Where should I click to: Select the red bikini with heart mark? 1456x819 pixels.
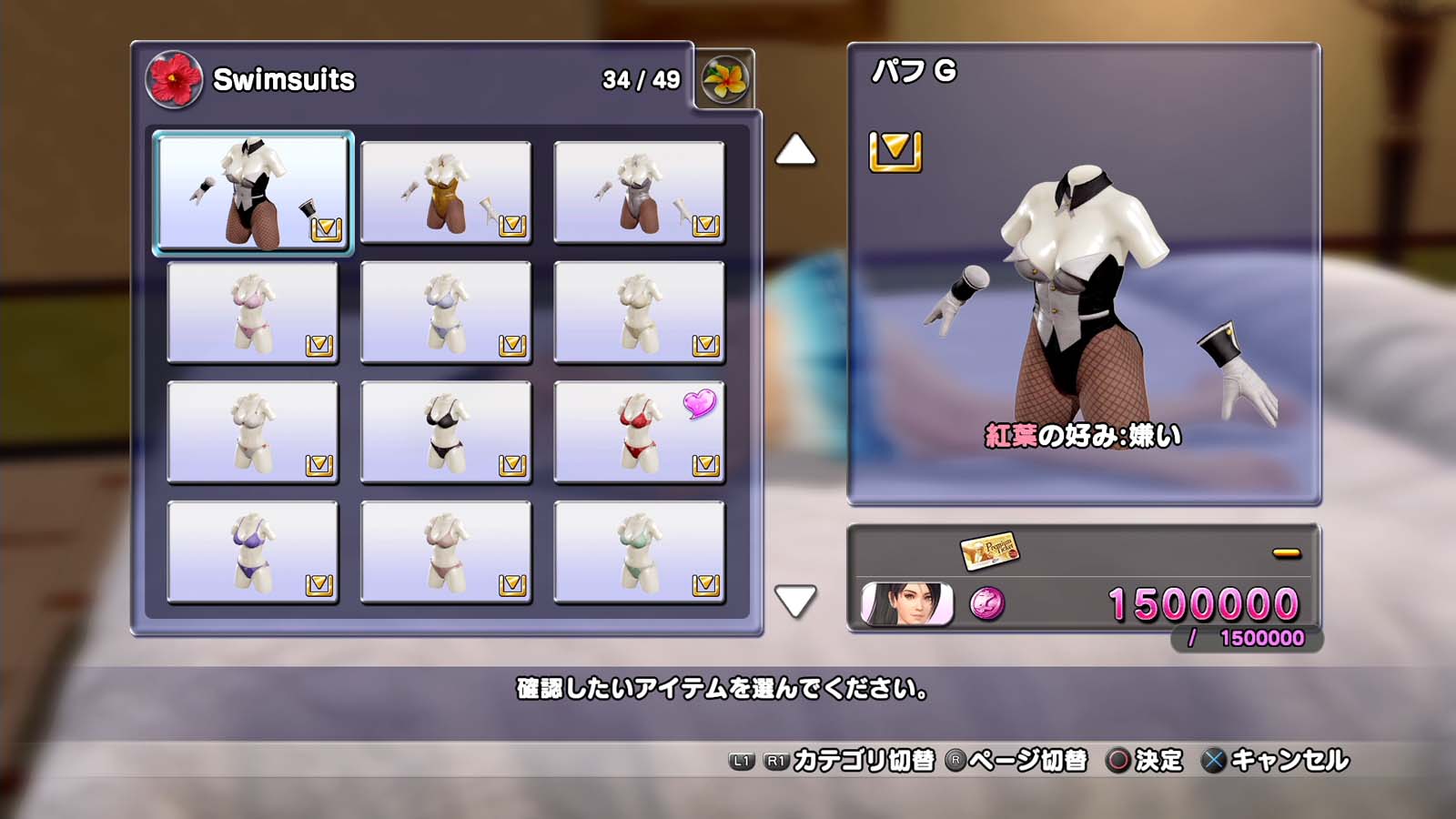(639, 432)
